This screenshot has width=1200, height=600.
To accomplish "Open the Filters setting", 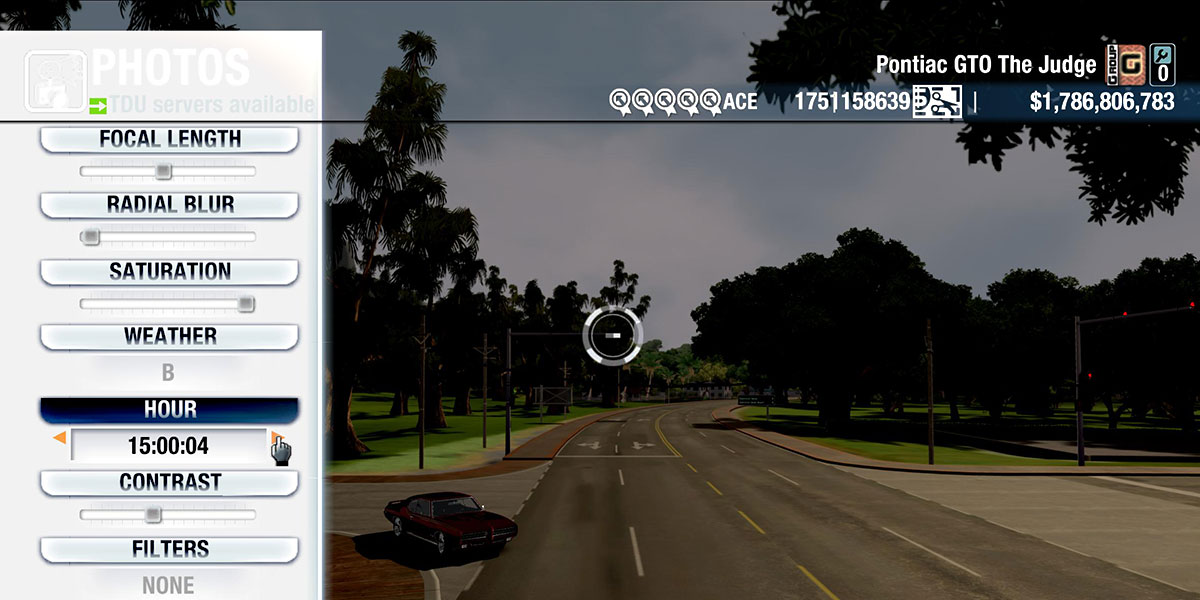I will click(x=169, y=549).
